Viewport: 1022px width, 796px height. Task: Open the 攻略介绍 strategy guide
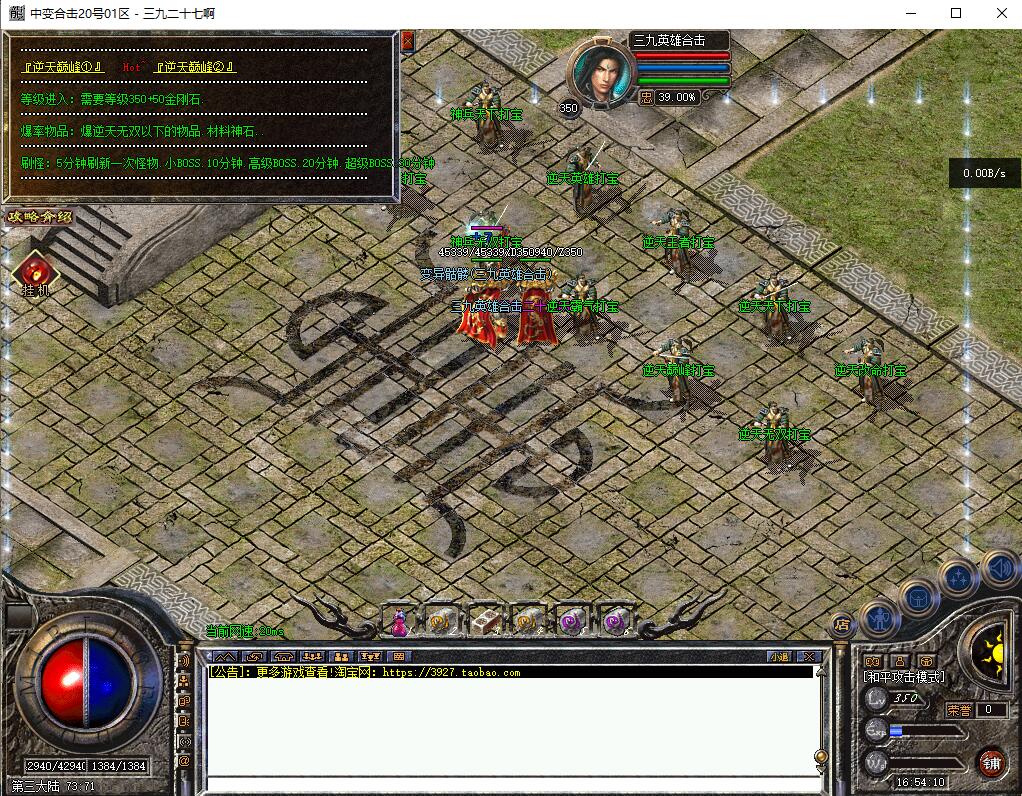[41, 217]
